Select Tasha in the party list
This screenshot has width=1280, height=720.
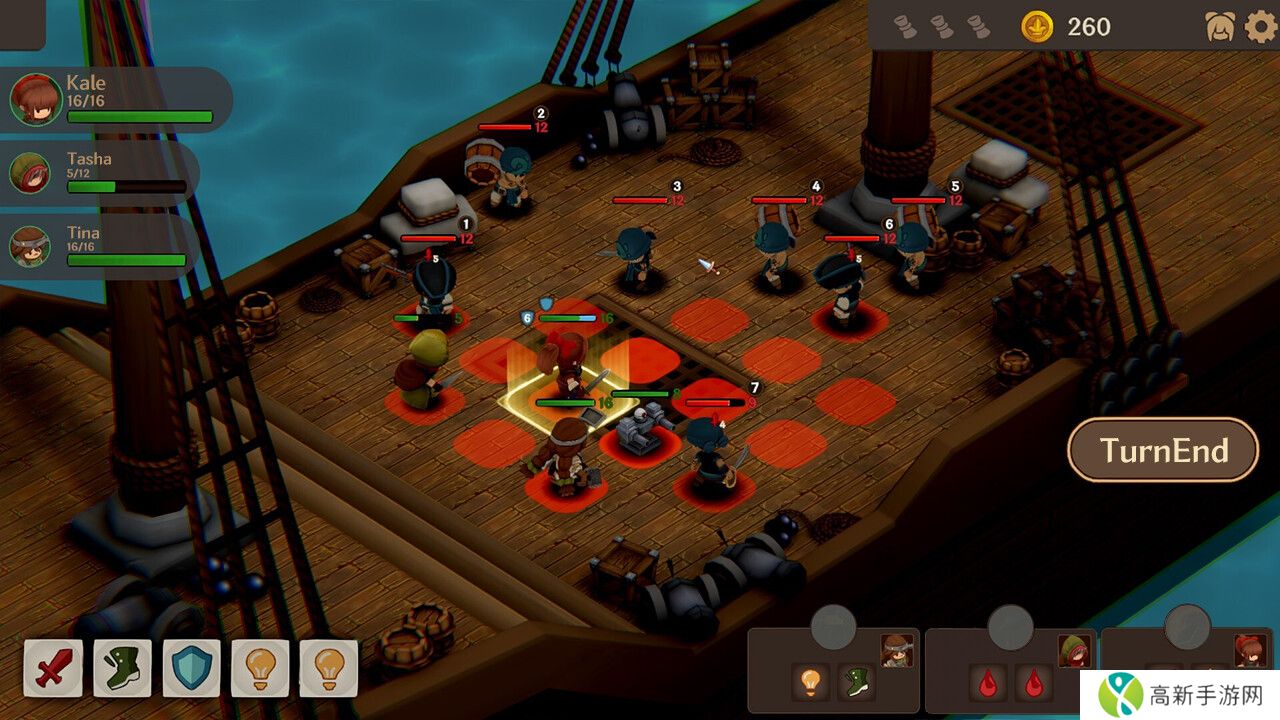click(98, 172)
